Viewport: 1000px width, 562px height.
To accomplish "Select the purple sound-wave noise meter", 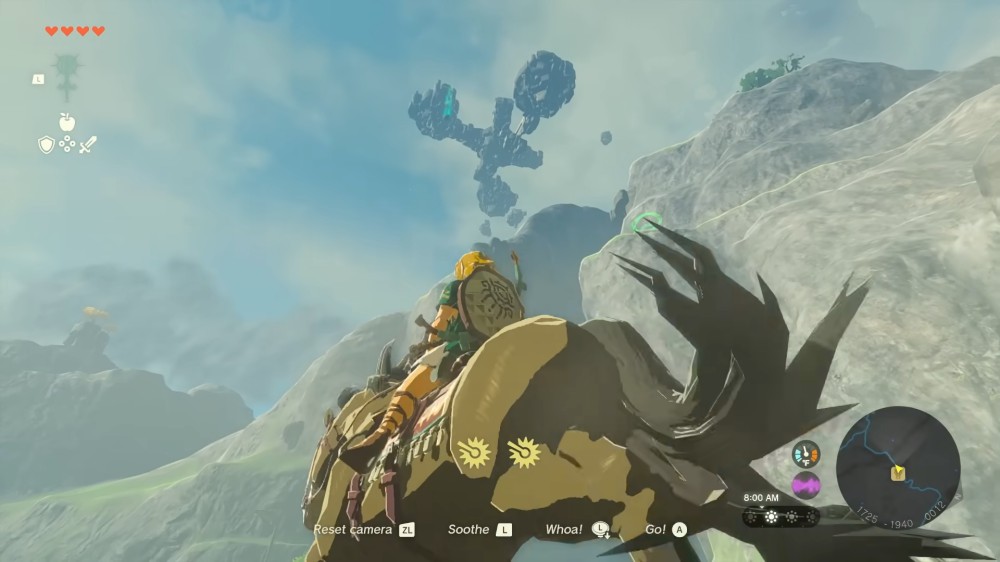I will [805, 485].
